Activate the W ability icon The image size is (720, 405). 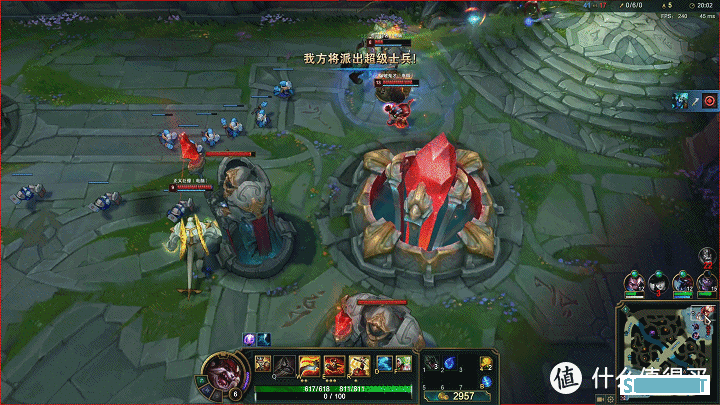[x=309, y=364]
